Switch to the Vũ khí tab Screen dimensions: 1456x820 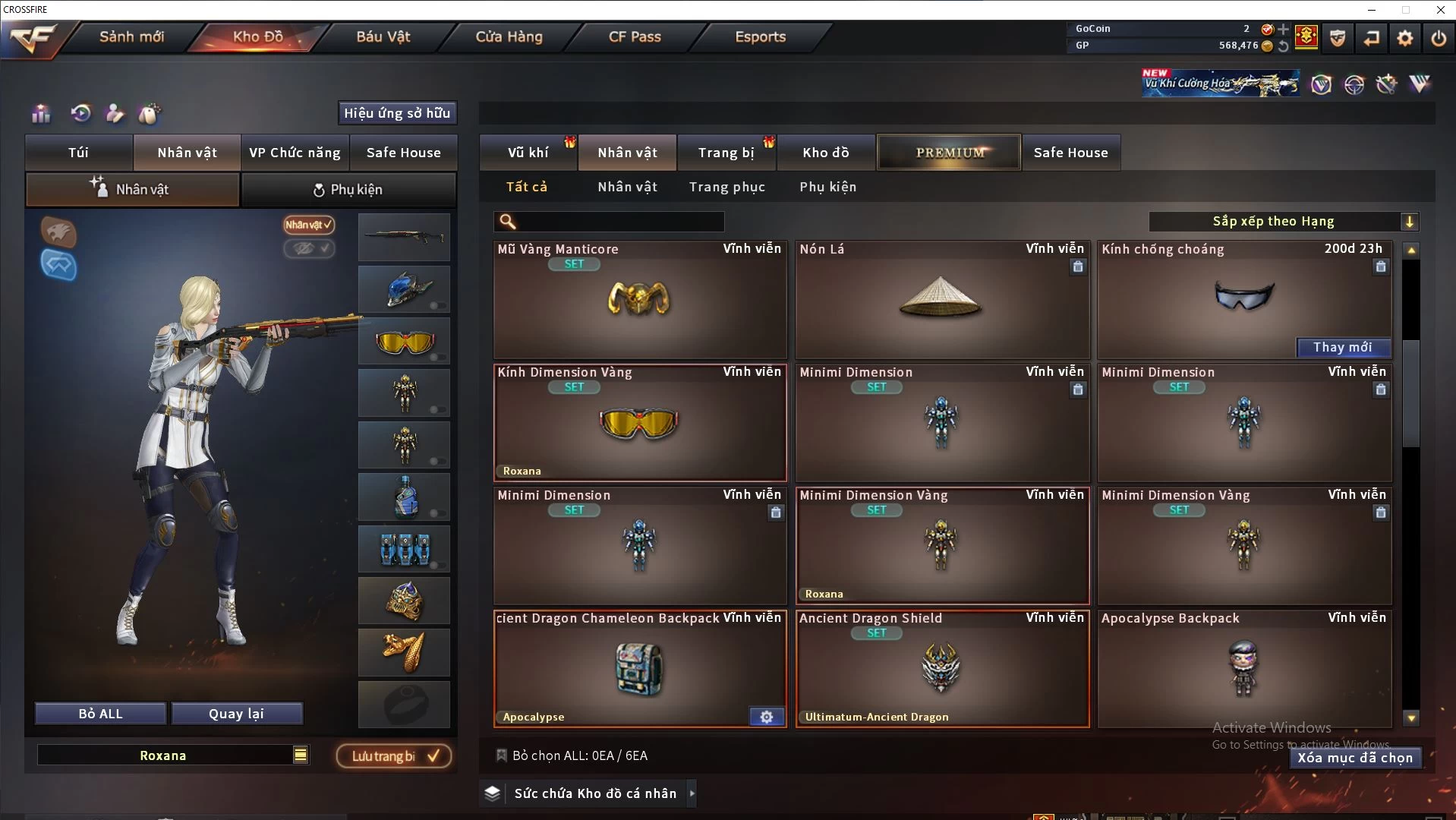pyautogui.click(x=528, y=153)
